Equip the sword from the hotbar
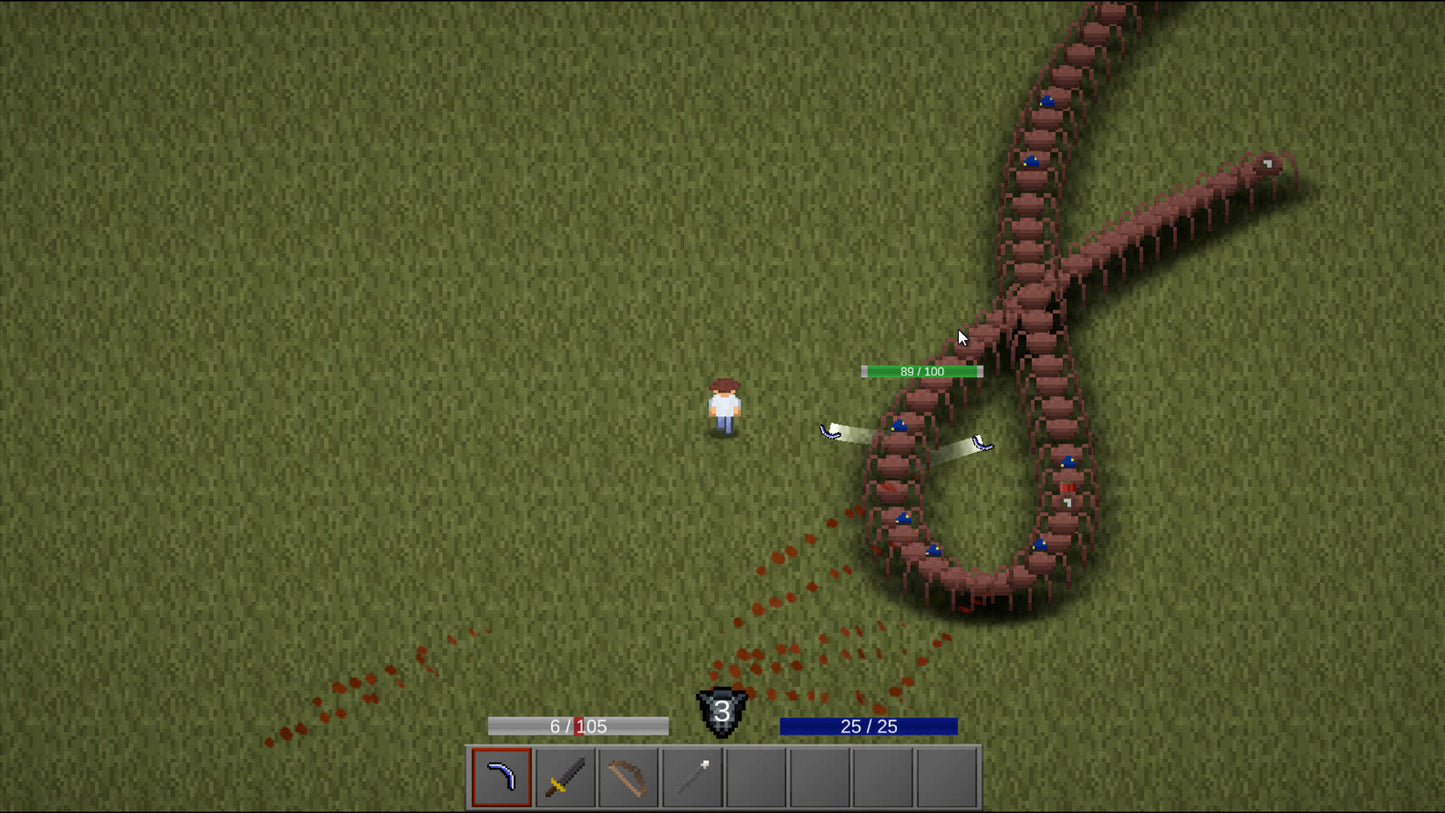1445x813 pixels. (x=565, y=777)
